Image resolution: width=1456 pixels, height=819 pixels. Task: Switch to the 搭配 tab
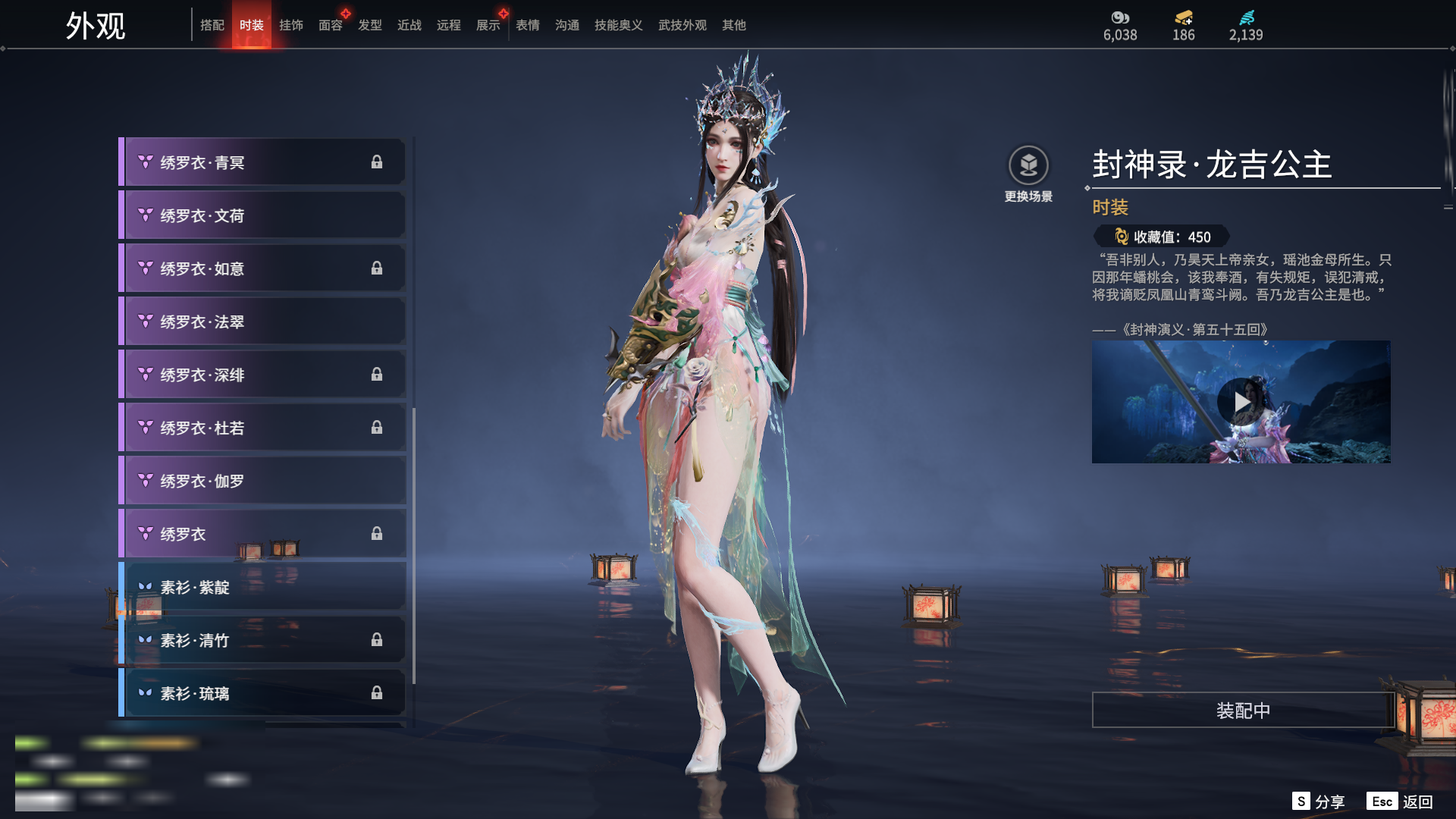tap(212, 25)
